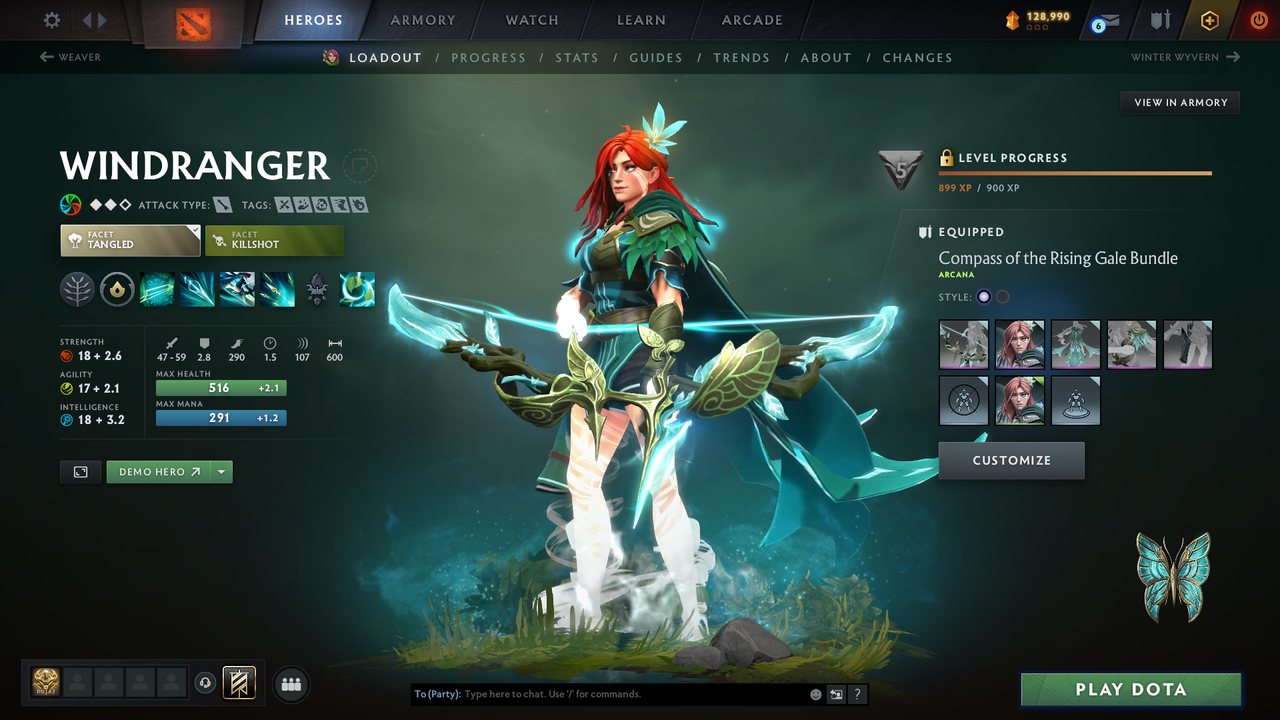Open the Focus Fire ultimate ability icon

pos(277,290)
